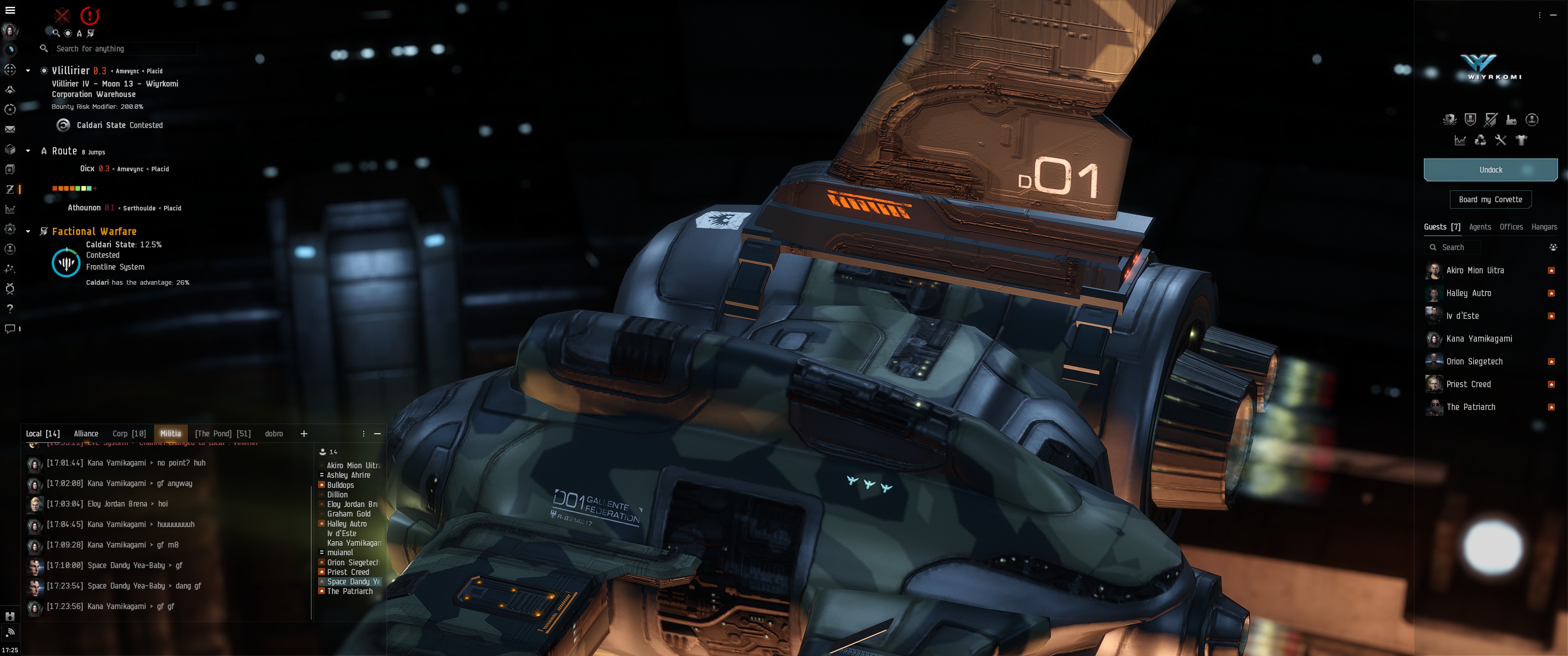Click the Search for anything field
Image resolution: width=1568 pixels, height=656 pixels.
click(x=122, y=49)
